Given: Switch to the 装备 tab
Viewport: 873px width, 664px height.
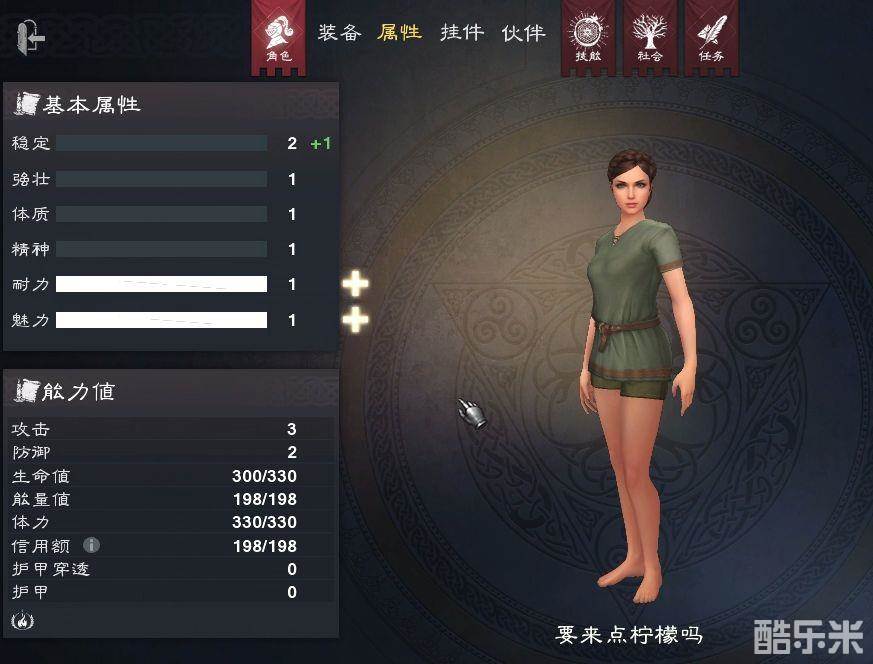Looking at the screenshot, I should pos(339,33).
